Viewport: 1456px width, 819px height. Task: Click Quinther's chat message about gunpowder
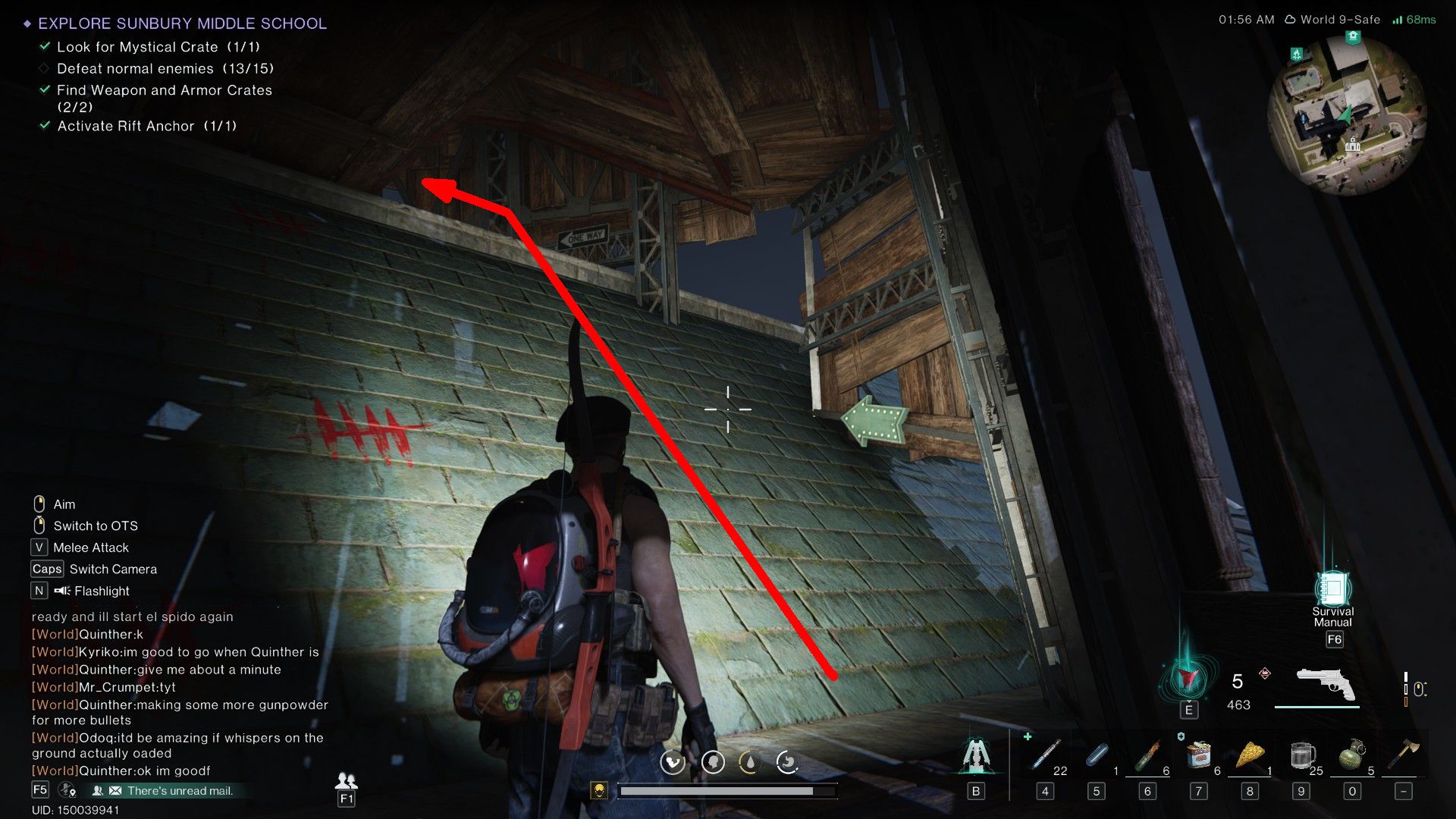(180, 704)
